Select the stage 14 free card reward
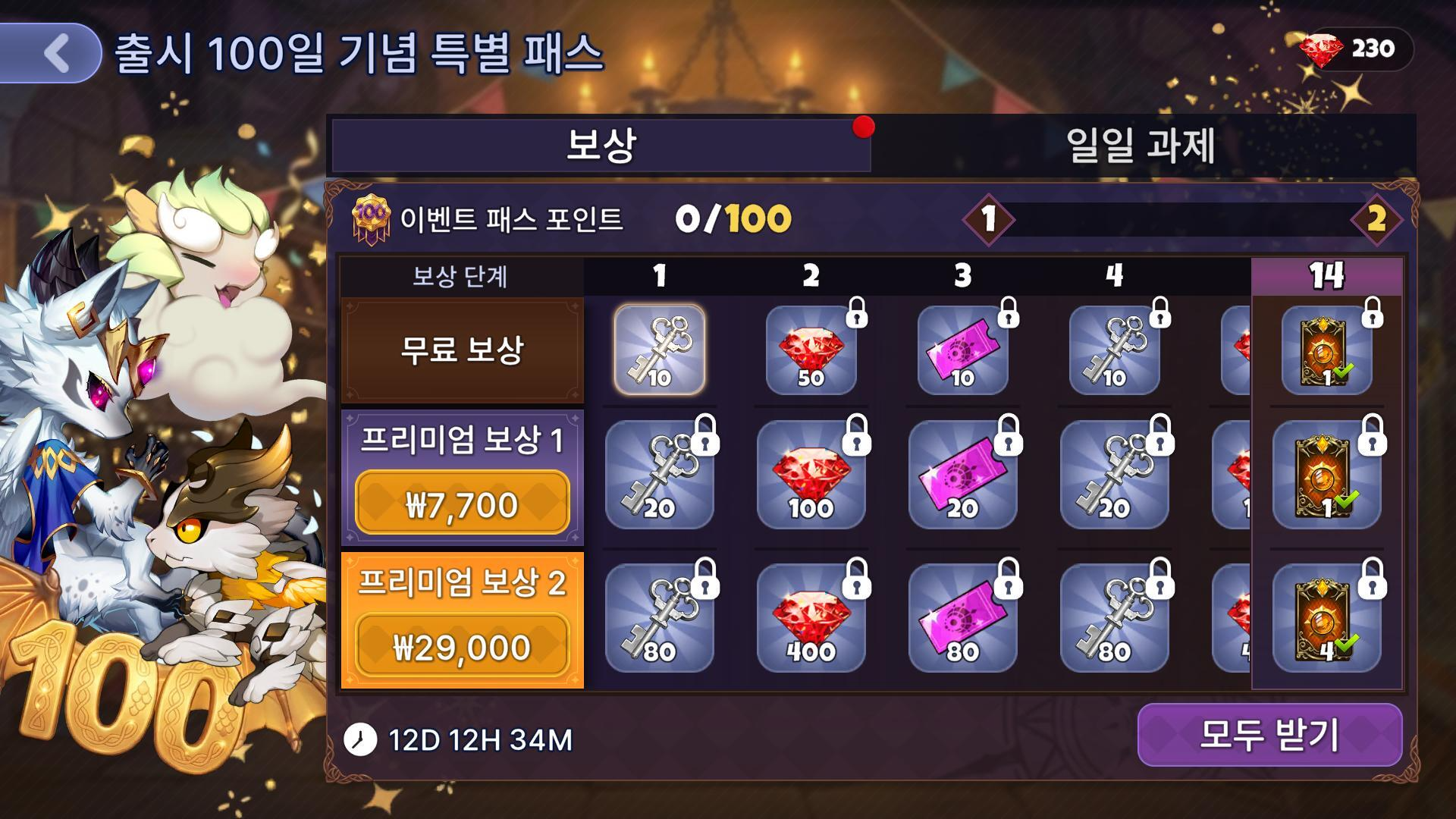Screen dimensions: 1456x819 point(1326,351)
